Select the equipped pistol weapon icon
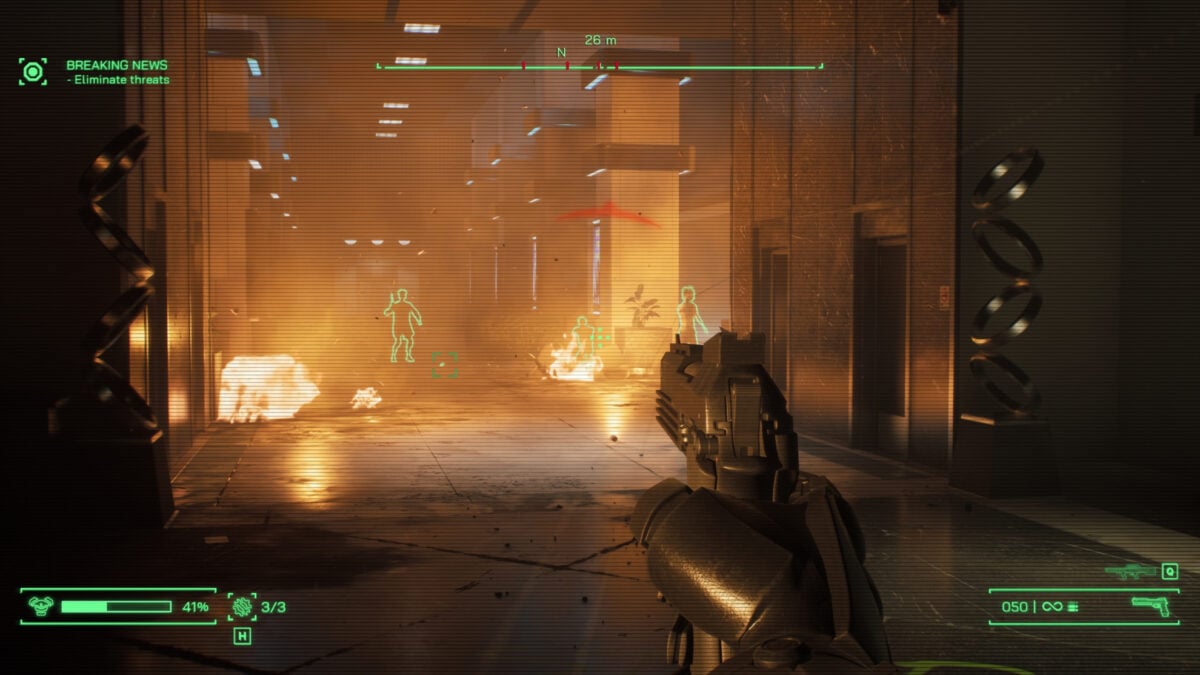This screenshot has width=1200, height=675. coord(1150,606)
